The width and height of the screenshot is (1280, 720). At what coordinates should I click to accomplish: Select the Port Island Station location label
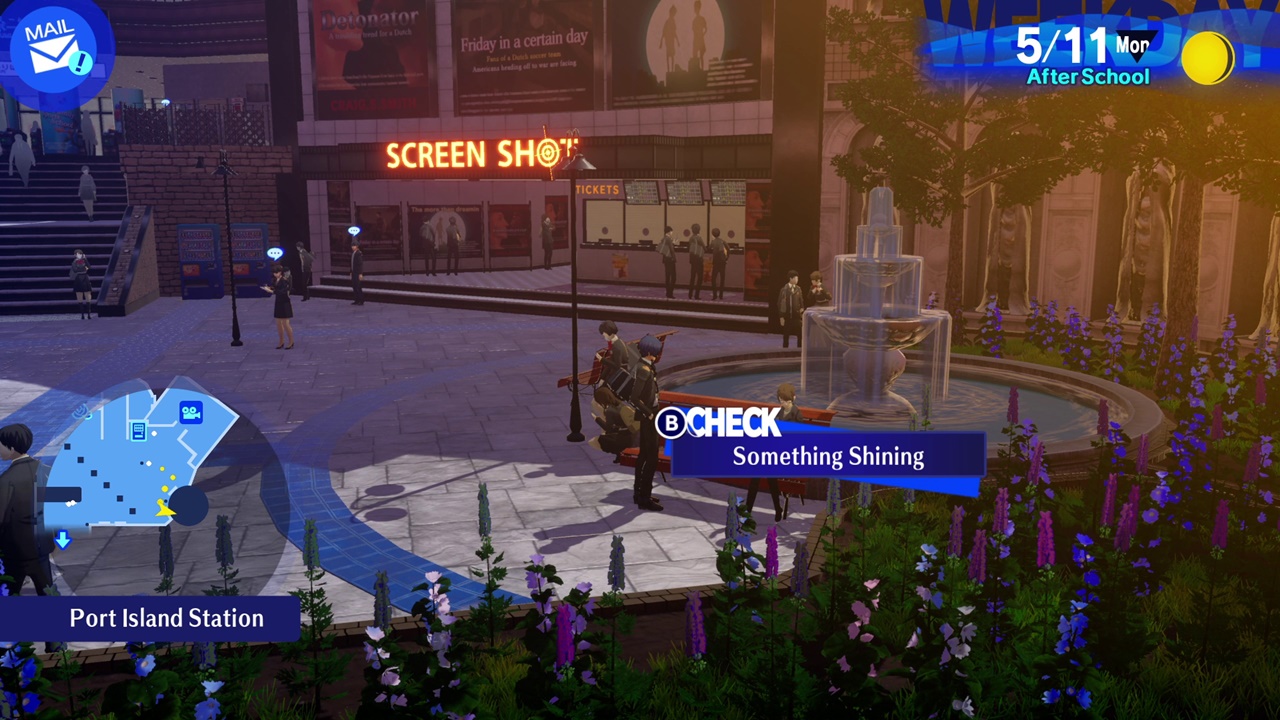pos(164,618)
